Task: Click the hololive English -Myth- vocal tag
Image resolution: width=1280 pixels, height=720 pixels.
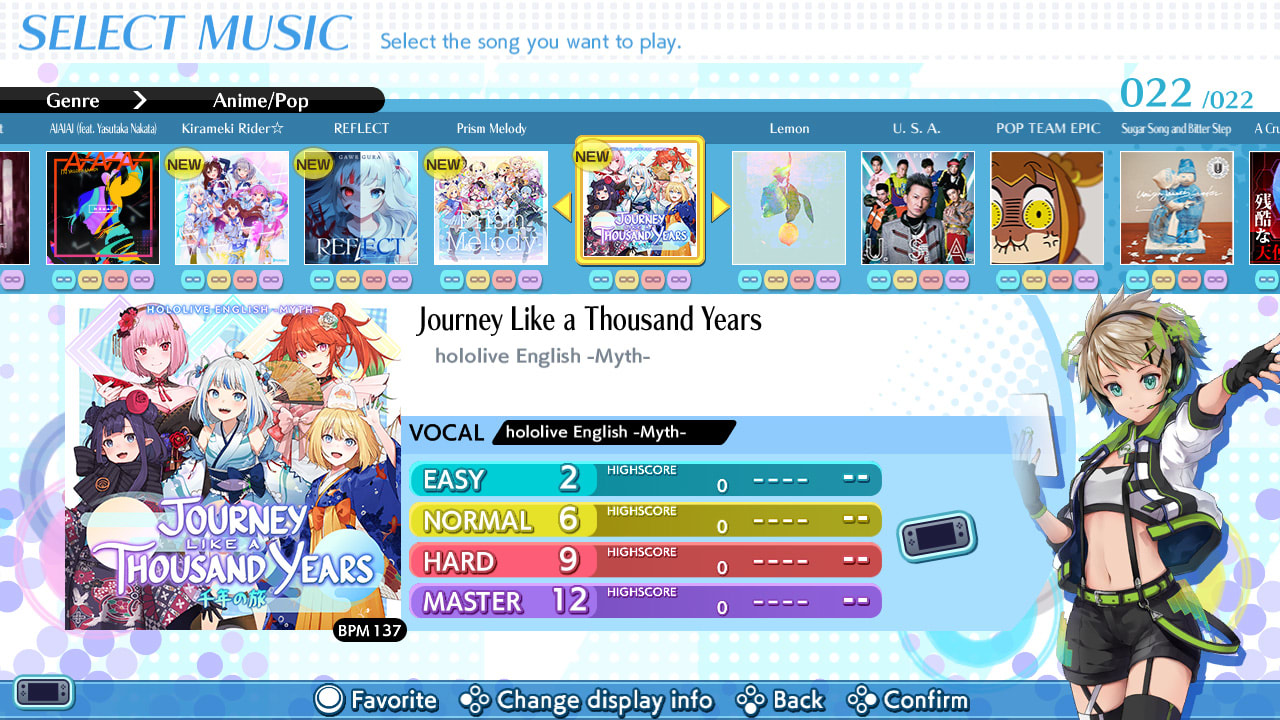Action: 614,432
